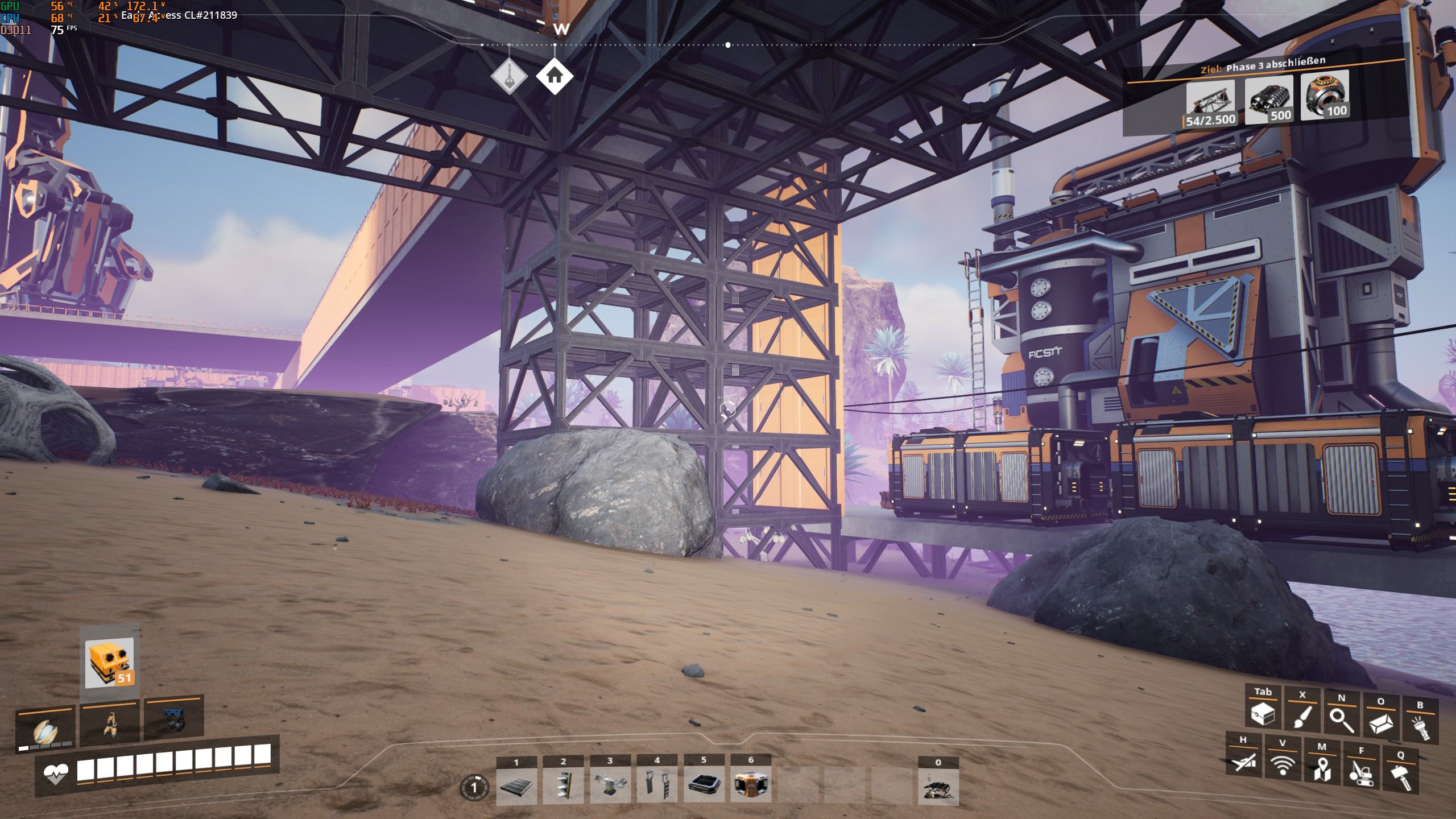
Task: Activate the wrecking ball dismantle mode
Action: coord(1361,772)
